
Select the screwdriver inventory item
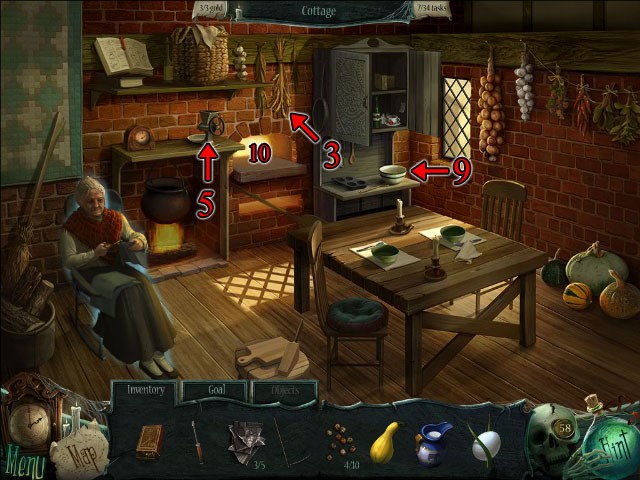click(x=197, y=440)
